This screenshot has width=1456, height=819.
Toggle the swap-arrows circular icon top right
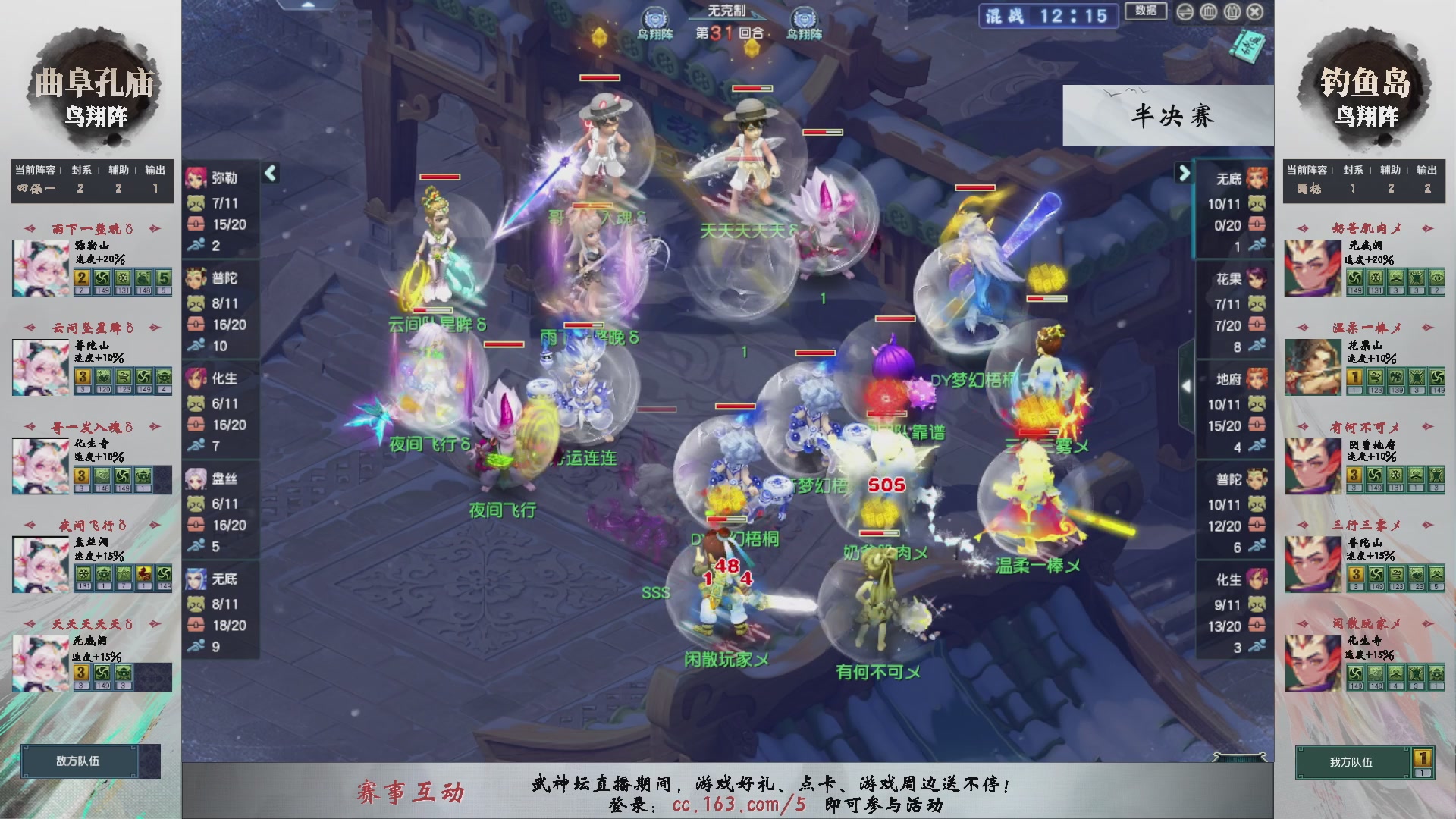coord(1185,11)
